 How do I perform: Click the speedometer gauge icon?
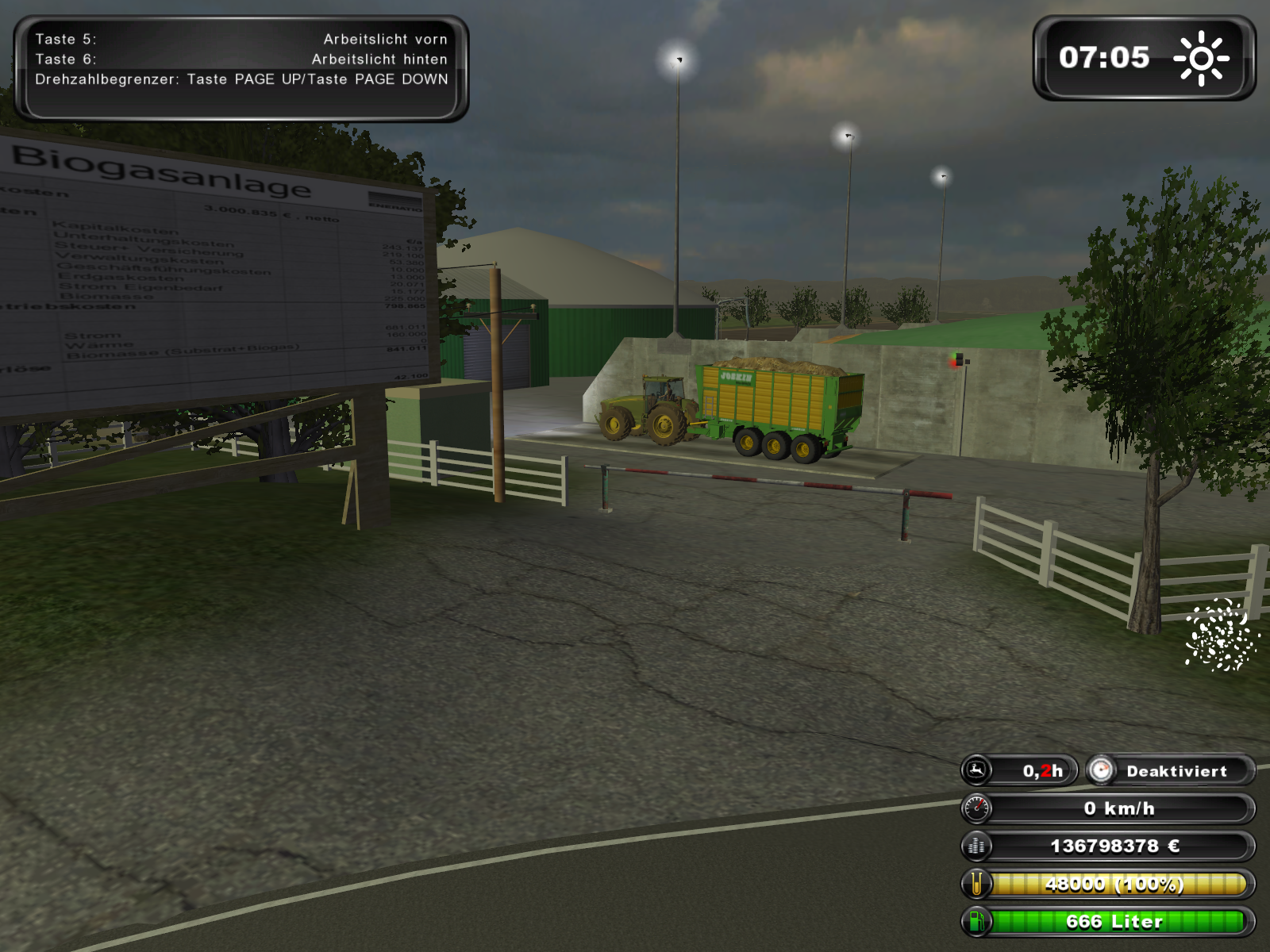(x=977, y=808)
